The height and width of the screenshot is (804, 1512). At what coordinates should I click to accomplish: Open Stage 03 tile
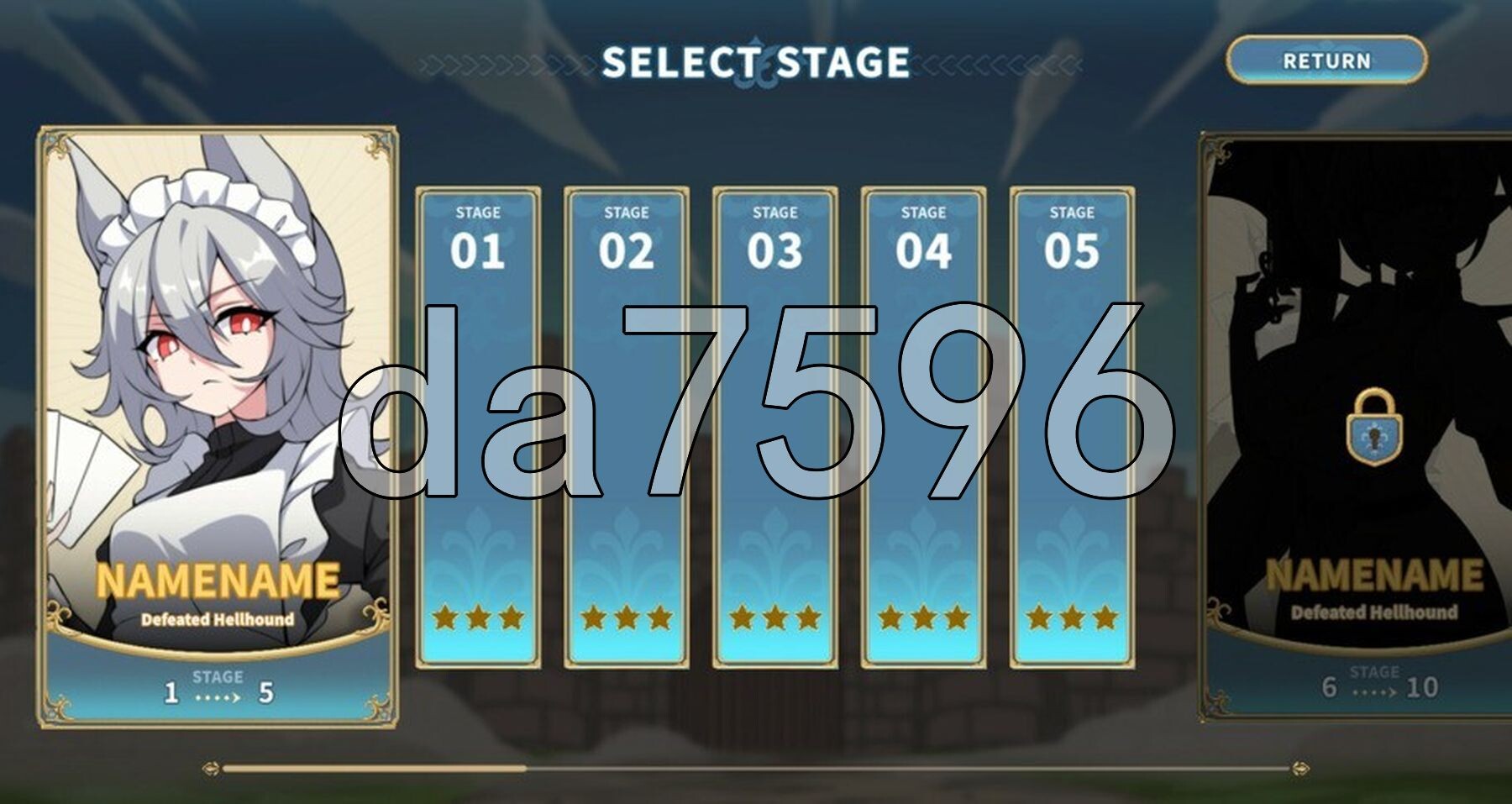(774, 427)
